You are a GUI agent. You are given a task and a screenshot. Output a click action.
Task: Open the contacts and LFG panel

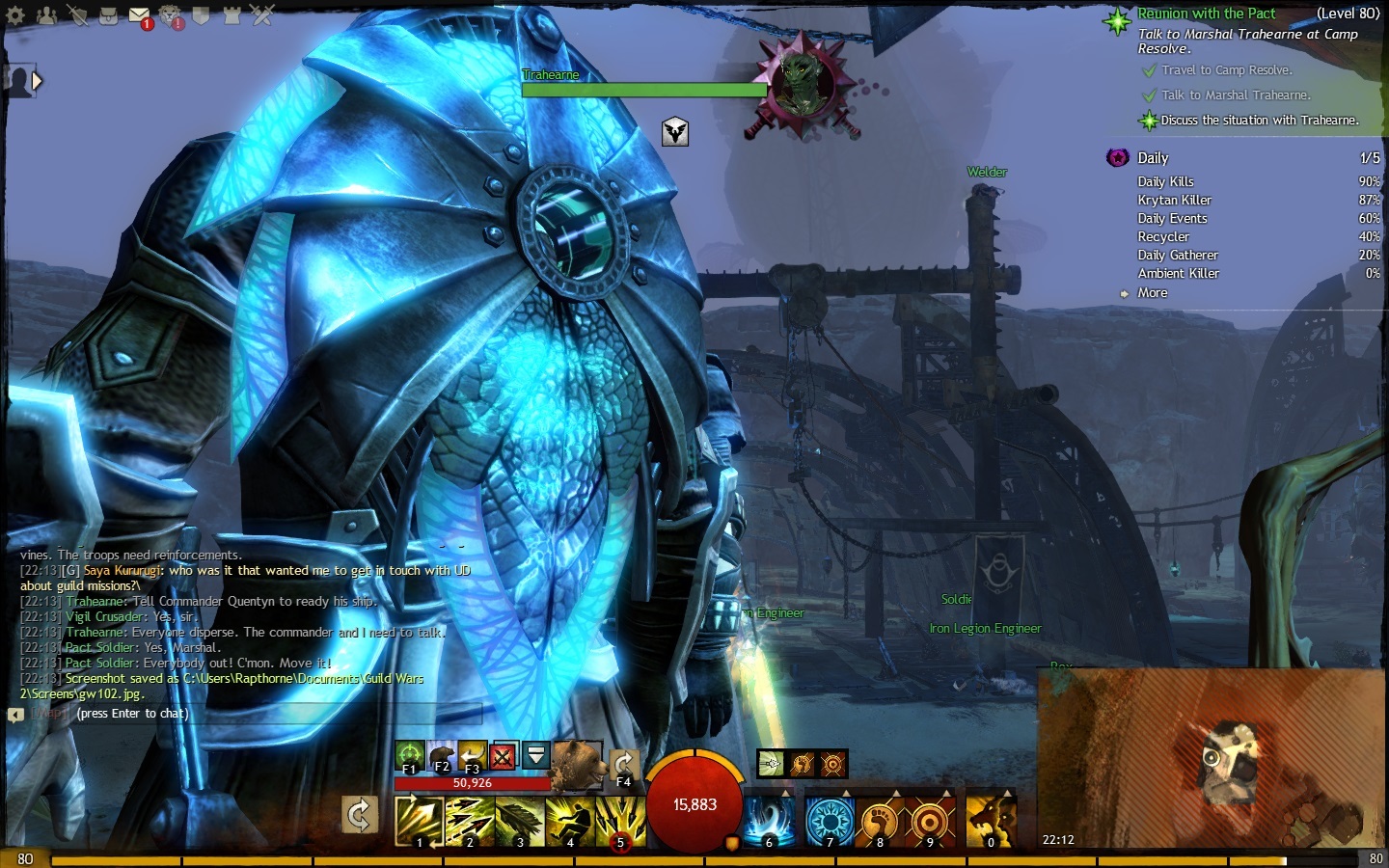[x=46, y=14]
